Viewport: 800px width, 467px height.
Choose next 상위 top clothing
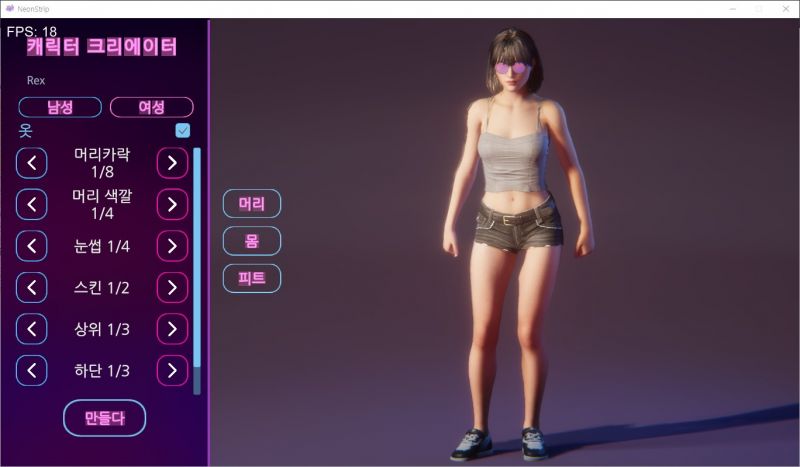[x=172, y=329]
